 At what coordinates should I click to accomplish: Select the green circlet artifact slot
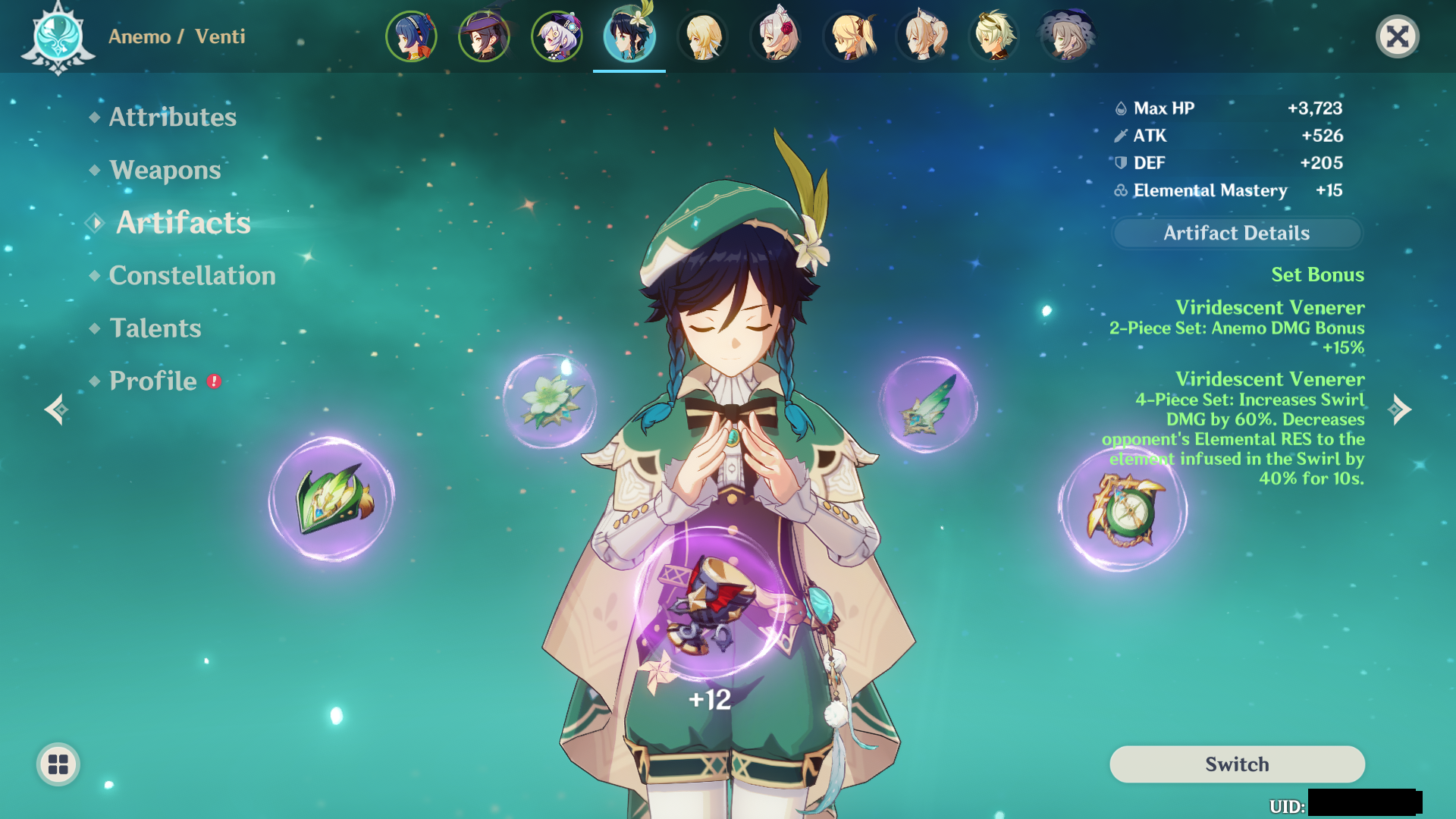click(x=331, y=499)
